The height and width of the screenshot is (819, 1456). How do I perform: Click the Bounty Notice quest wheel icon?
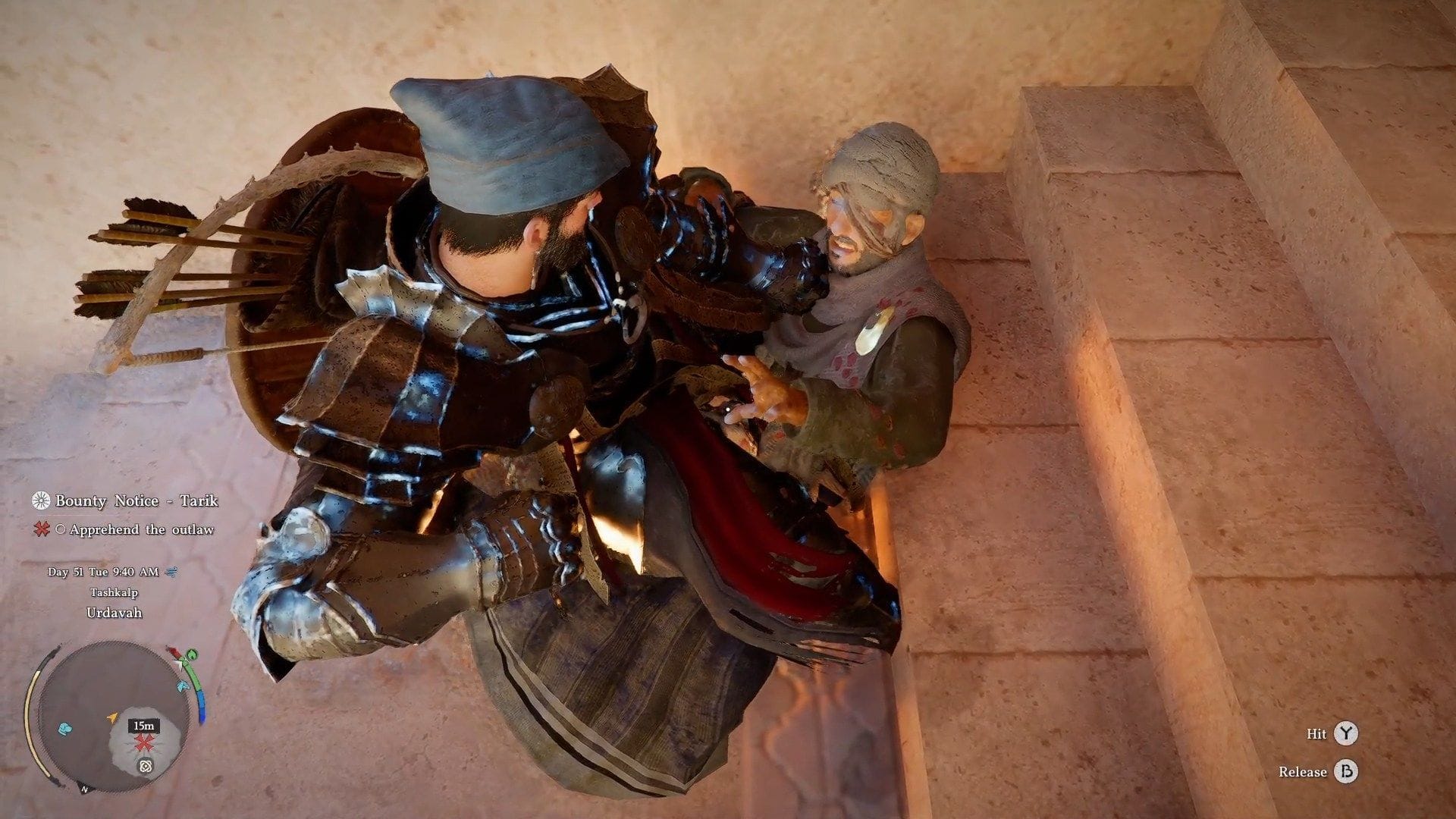41,501
